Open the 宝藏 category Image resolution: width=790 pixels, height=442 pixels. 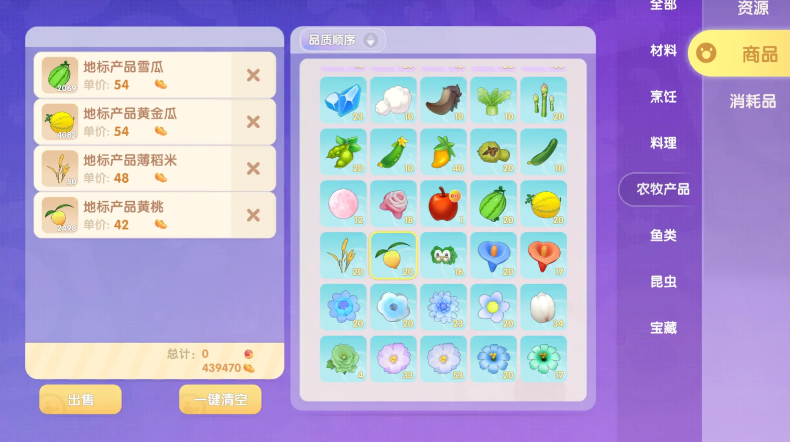[x=663, y=327]
